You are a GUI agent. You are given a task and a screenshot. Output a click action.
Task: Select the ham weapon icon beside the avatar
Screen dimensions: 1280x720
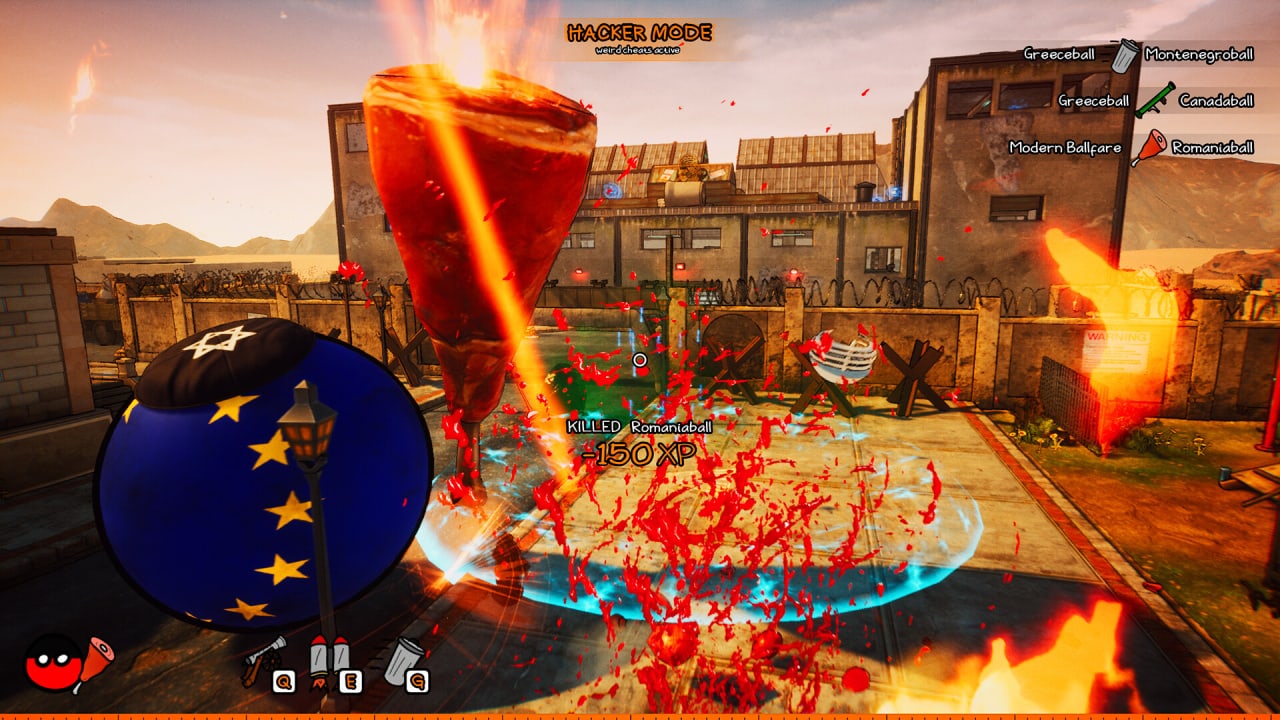tap(96, 658)
